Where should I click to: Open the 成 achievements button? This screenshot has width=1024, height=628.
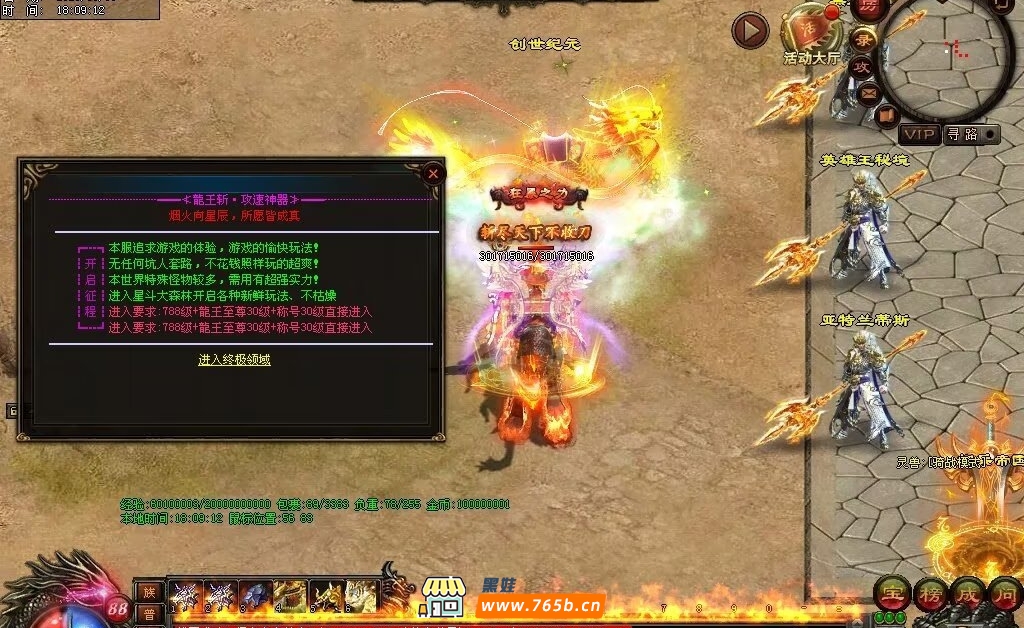pyautogui.click(x=966, y=593)
